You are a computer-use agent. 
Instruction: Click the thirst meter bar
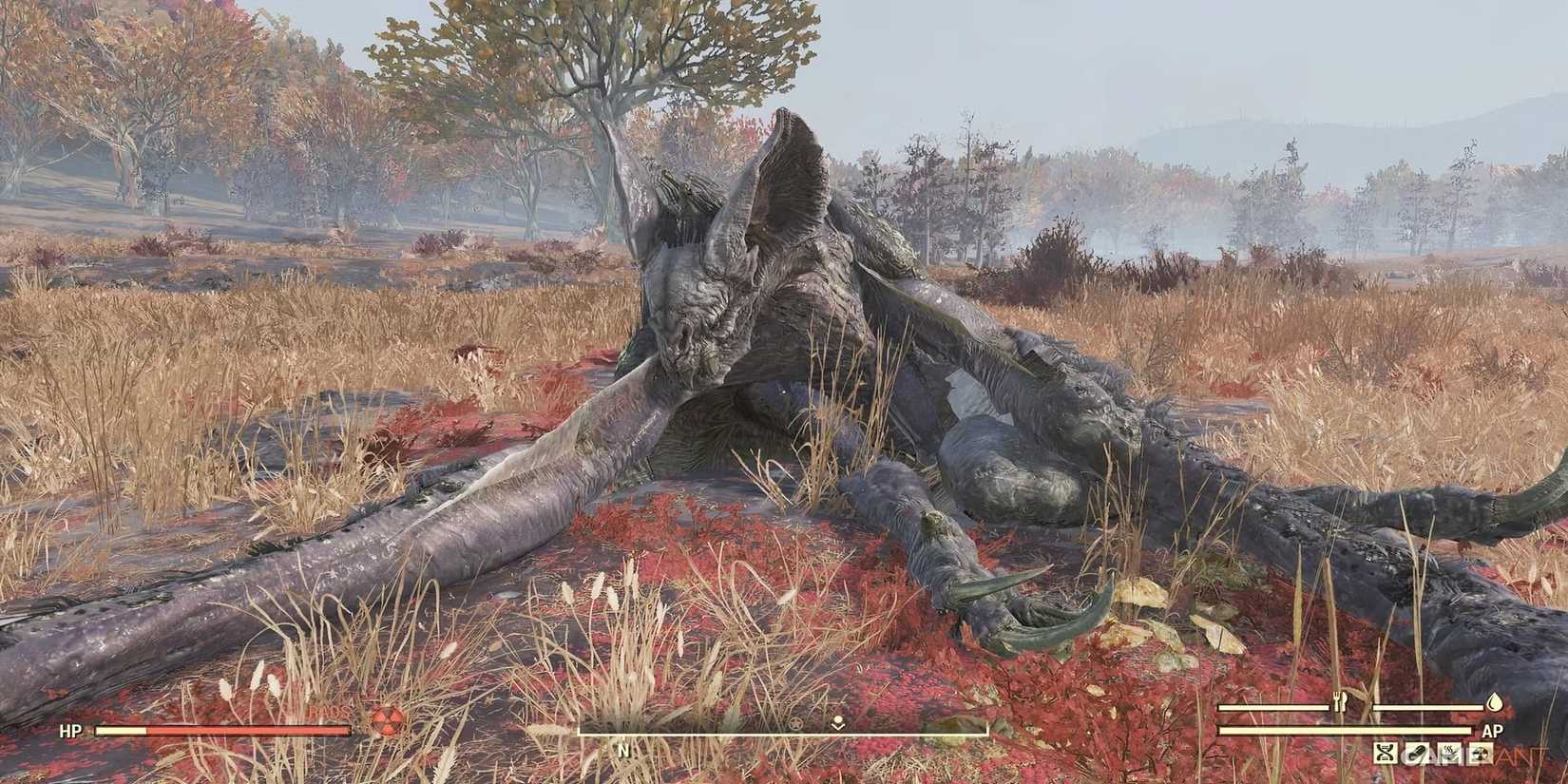point(1429,708)
